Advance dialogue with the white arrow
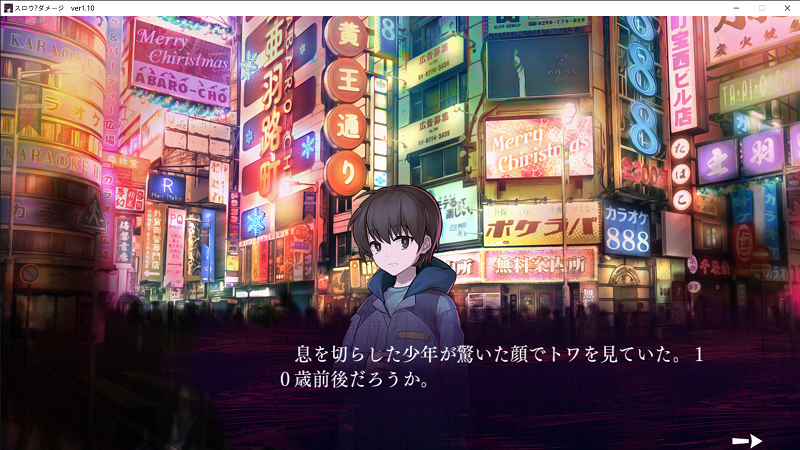This screenshot has height=450, width=800. tap(747, 440)
